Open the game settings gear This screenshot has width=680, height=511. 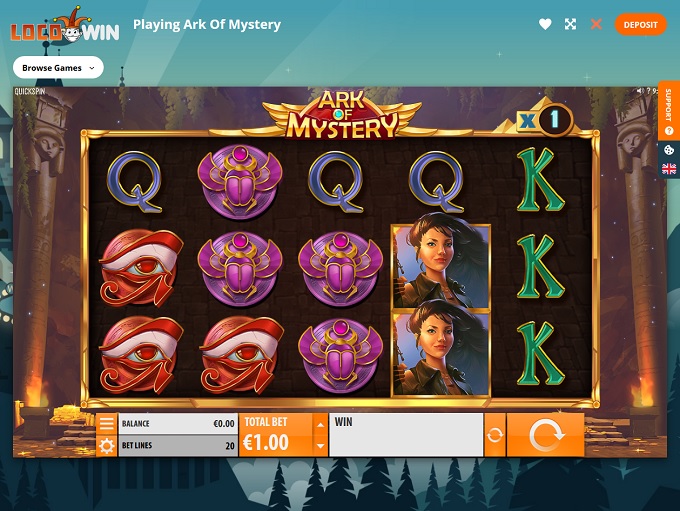tap(106, 446)
